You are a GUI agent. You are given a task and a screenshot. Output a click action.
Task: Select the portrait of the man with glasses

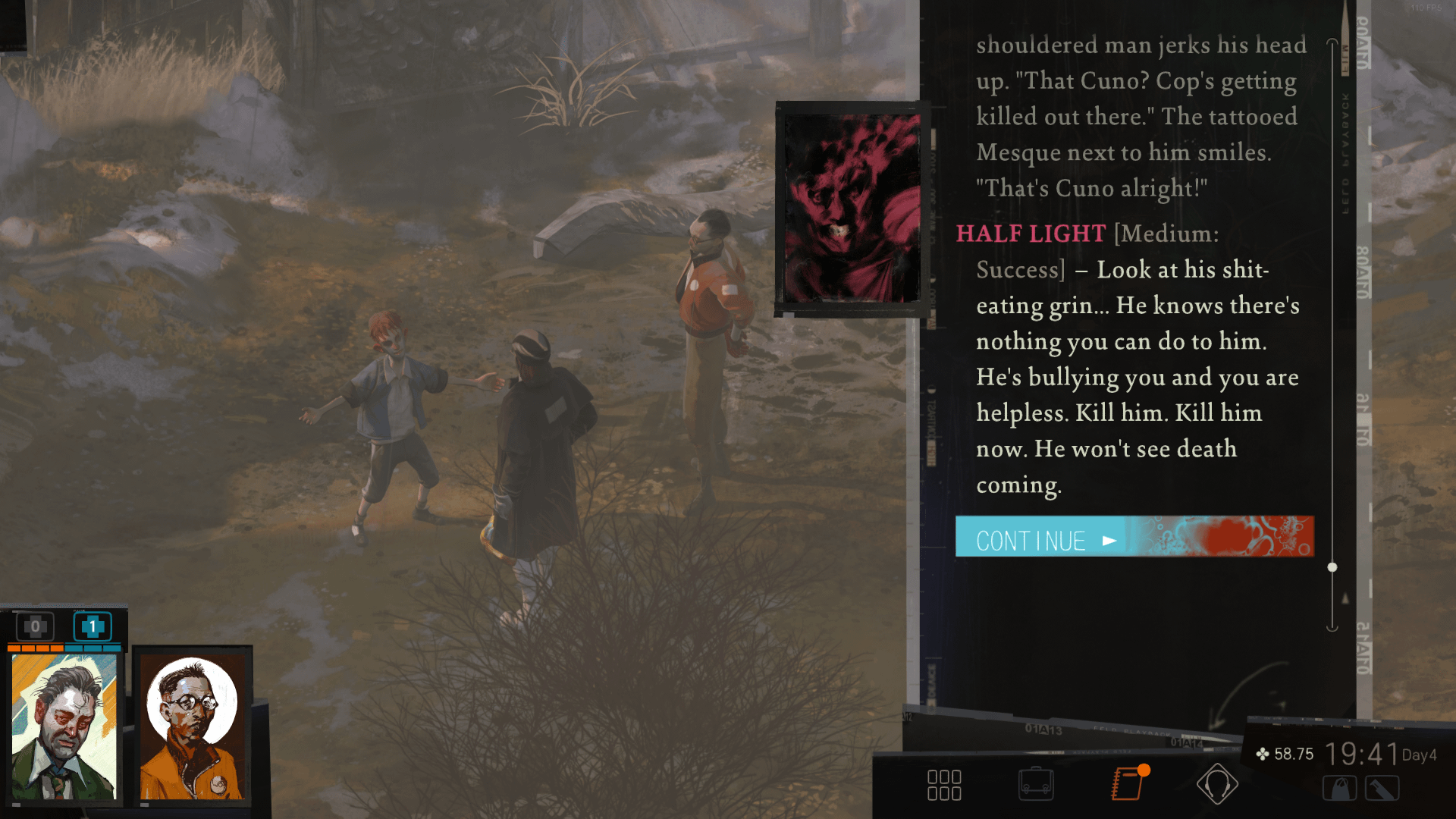[x=193, y=726]
